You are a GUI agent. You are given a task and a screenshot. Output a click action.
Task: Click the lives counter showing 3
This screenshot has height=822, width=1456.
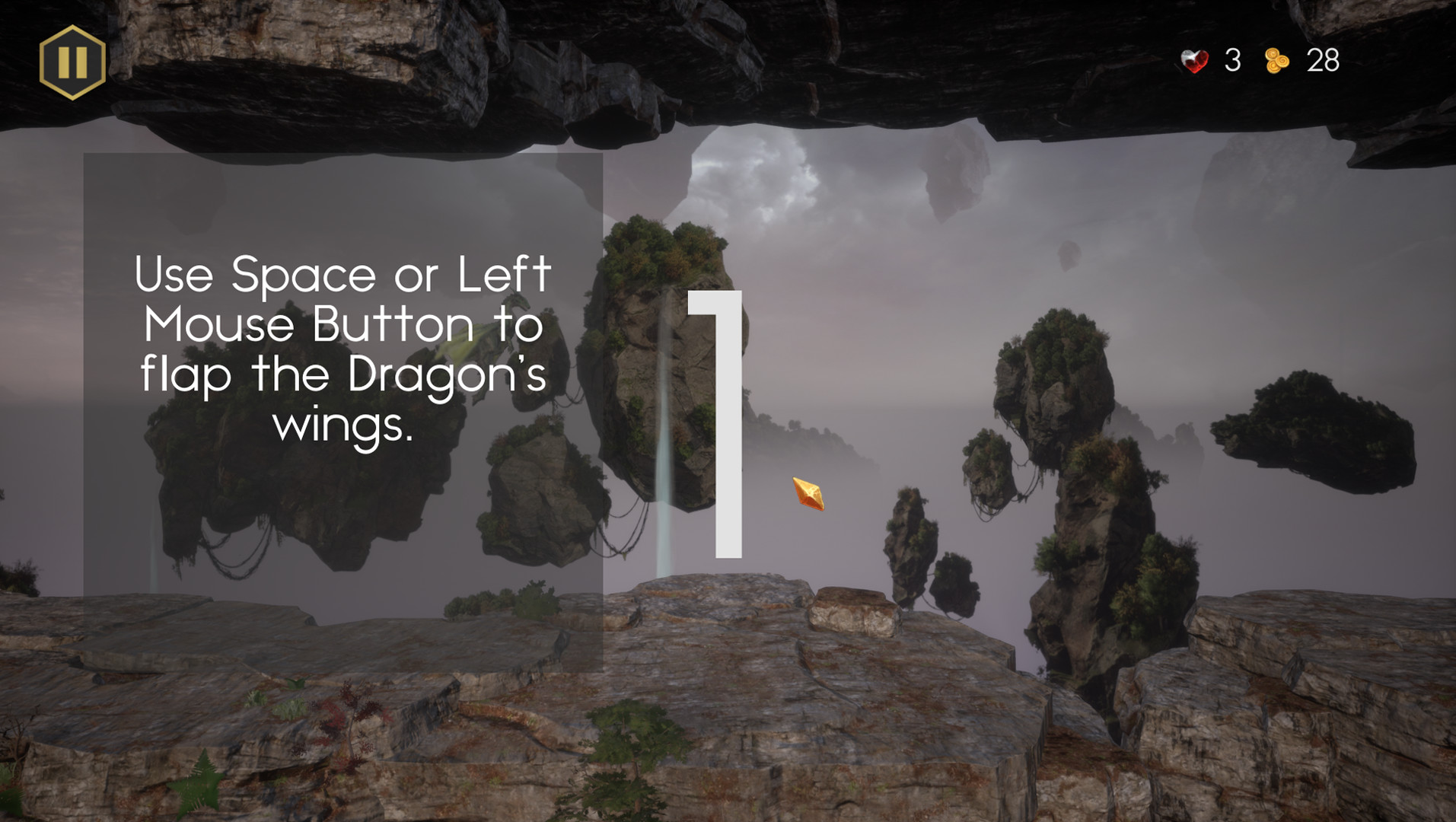click(1234, 59)
